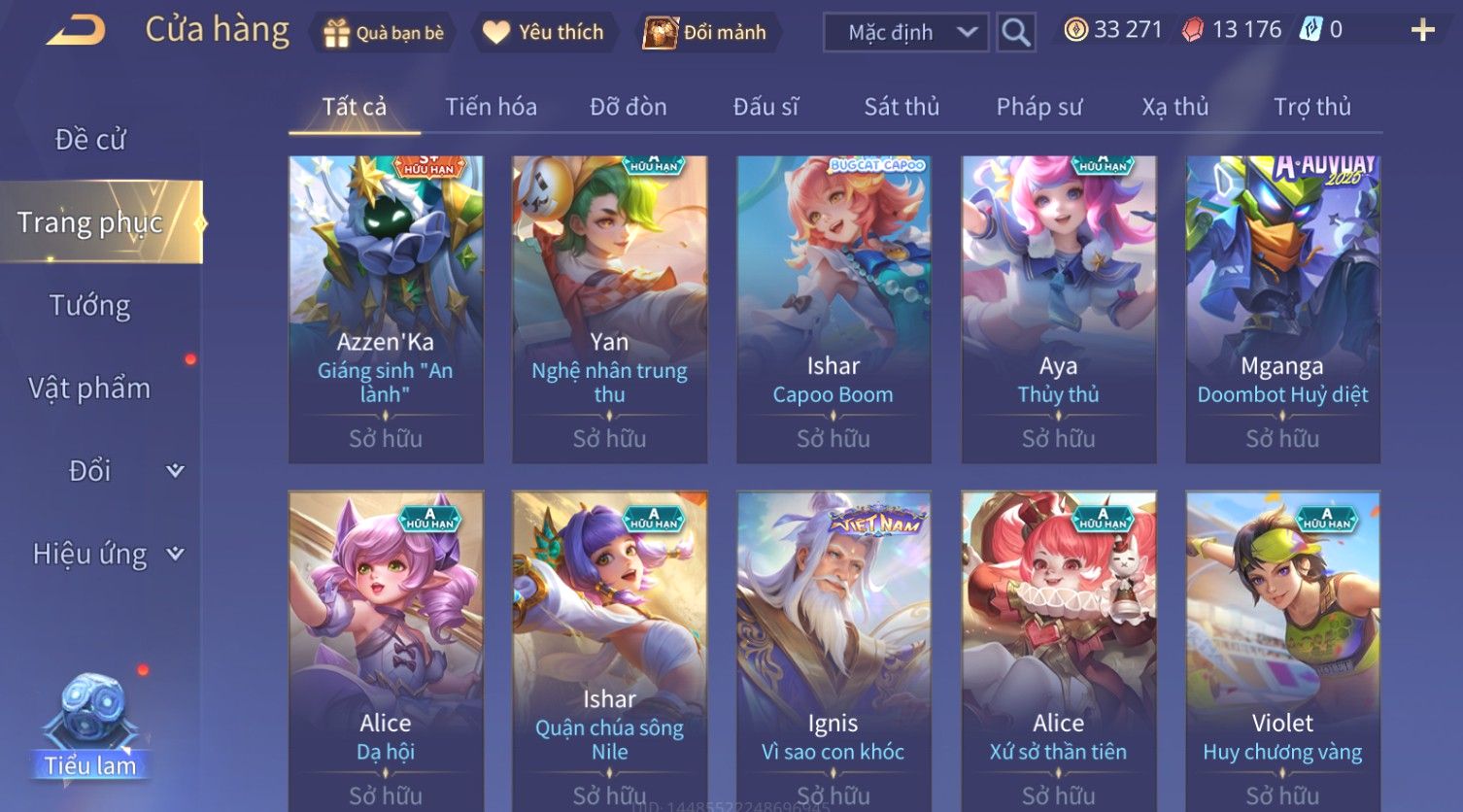Viewport: 1463px width, 812px height.
Task: Choose the Ishar Capoo Boom skin card
Action: [x=834, y=309]
